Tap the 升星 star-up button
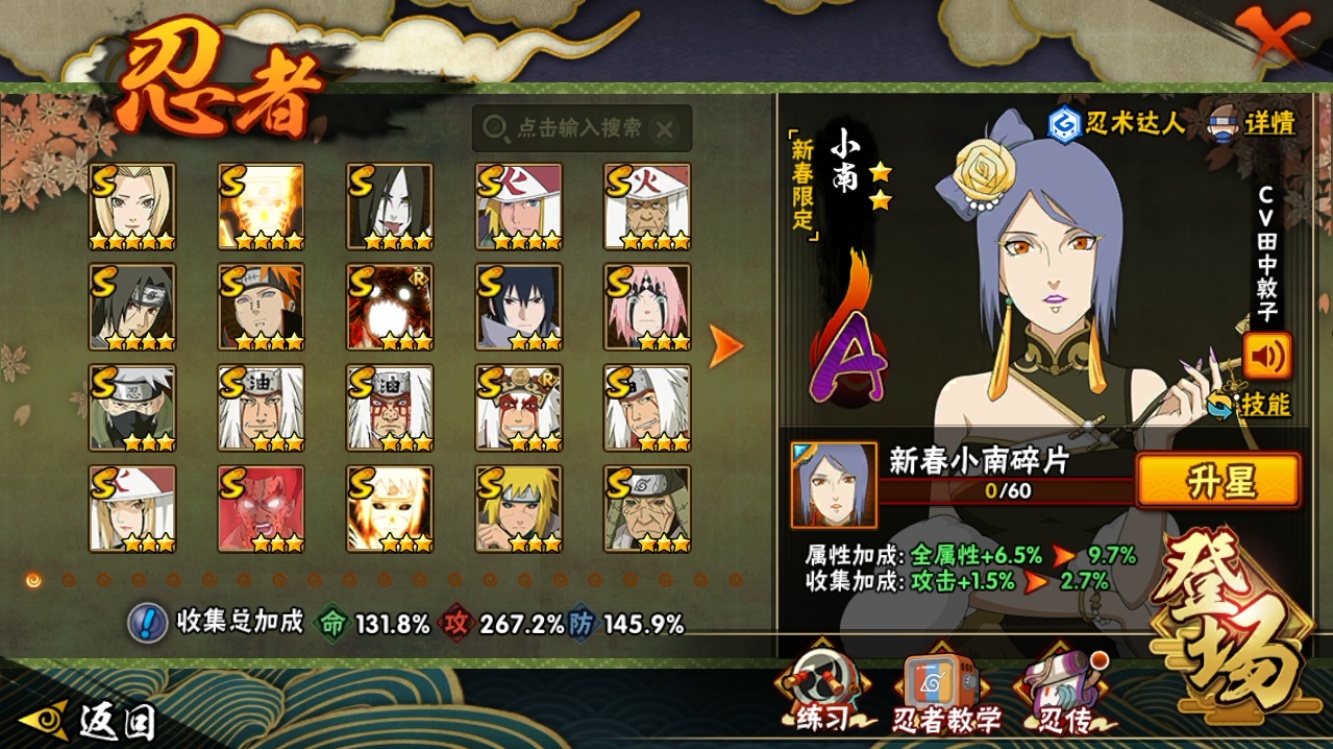The image size is (1333, 749). click(1219, 481)
